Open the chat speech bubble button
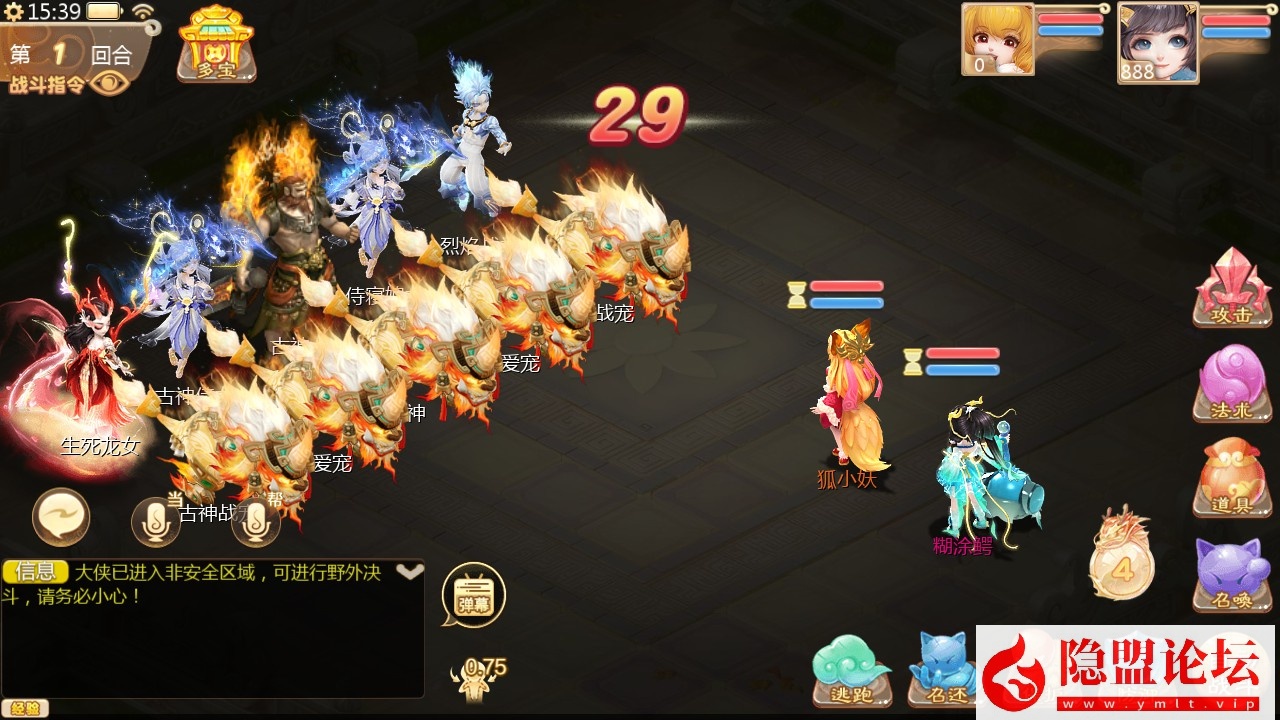 tap(61, 517)
